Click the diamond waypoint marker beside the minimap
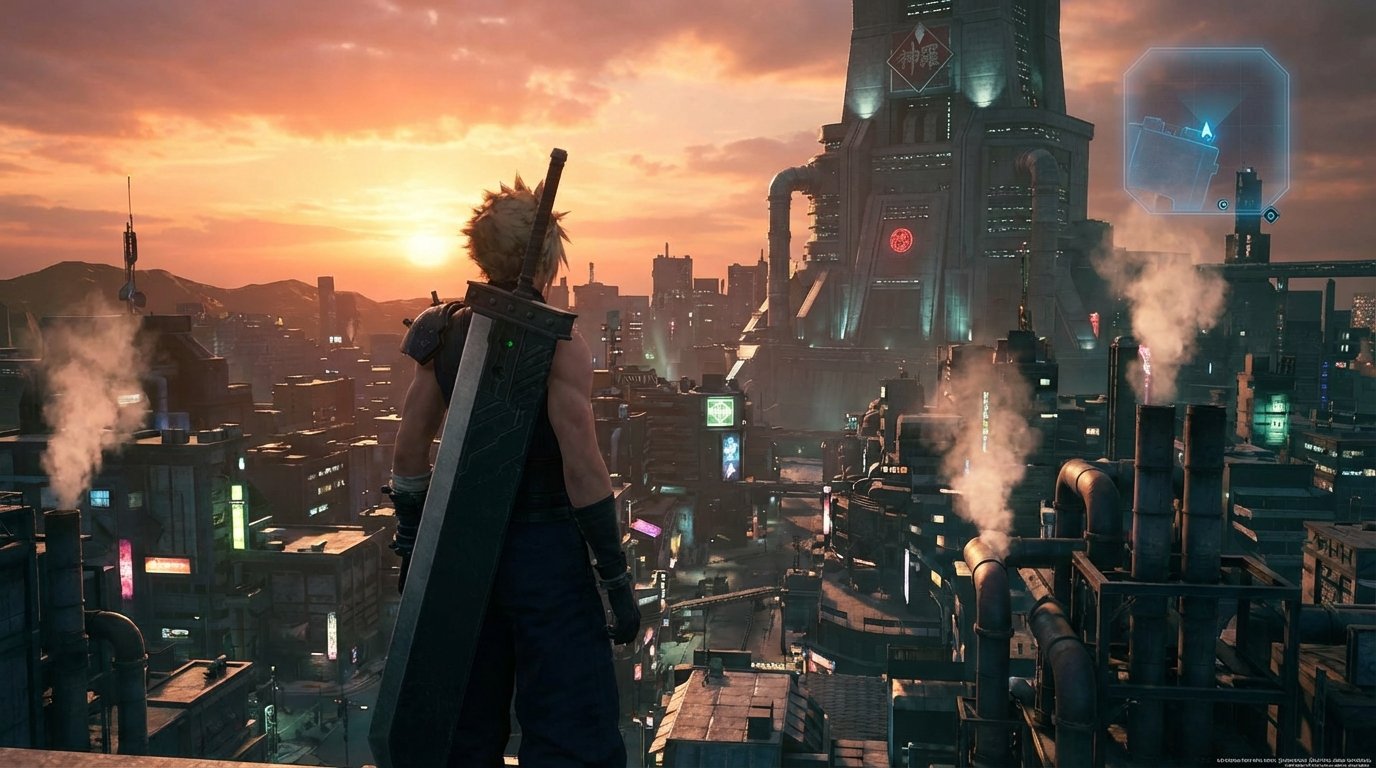The image size is (1376, 768). click(x=1271, y=214)
